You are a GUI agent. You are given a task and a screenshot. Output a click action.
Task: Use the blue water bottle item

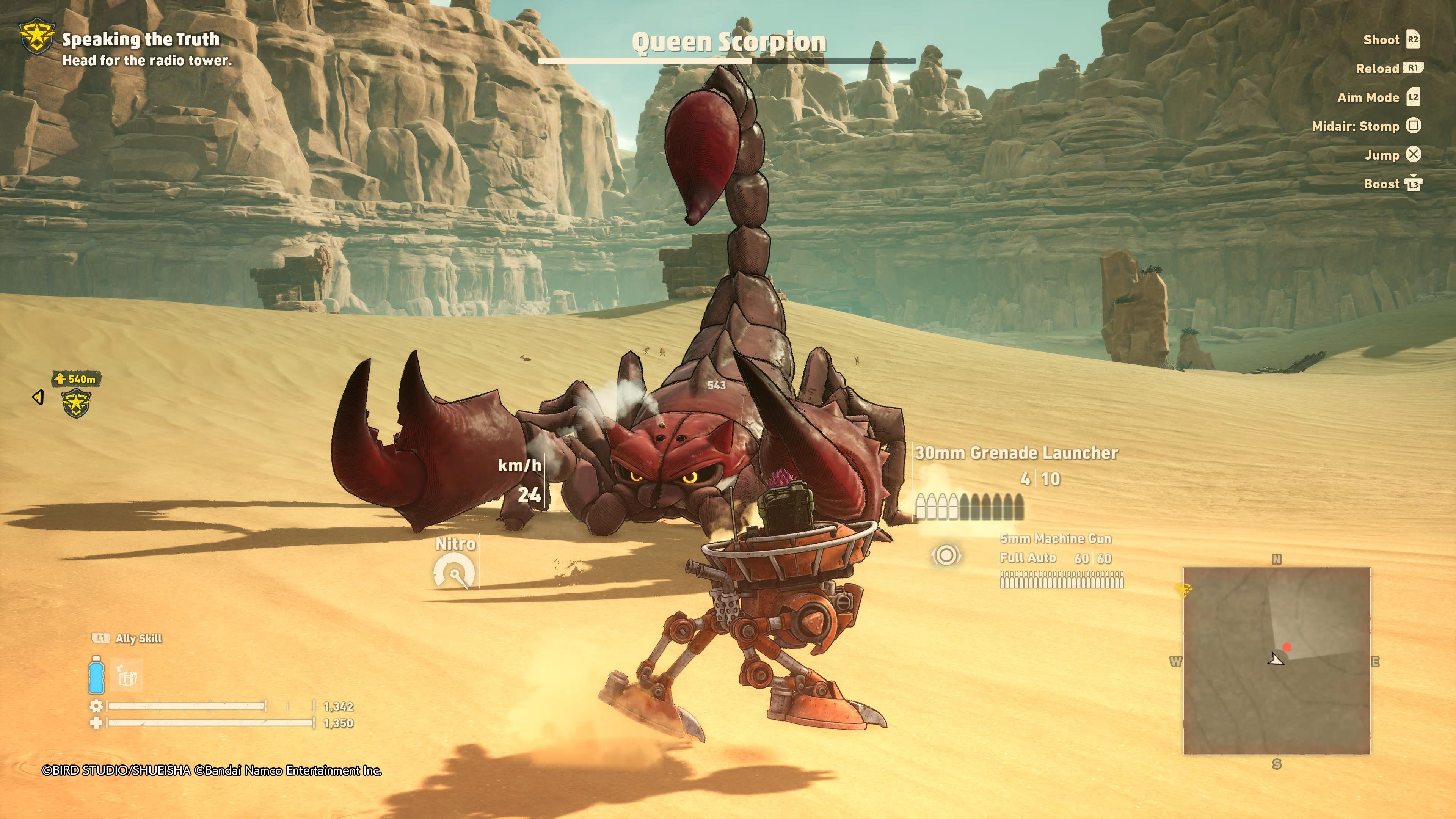(x=96, y=675)
